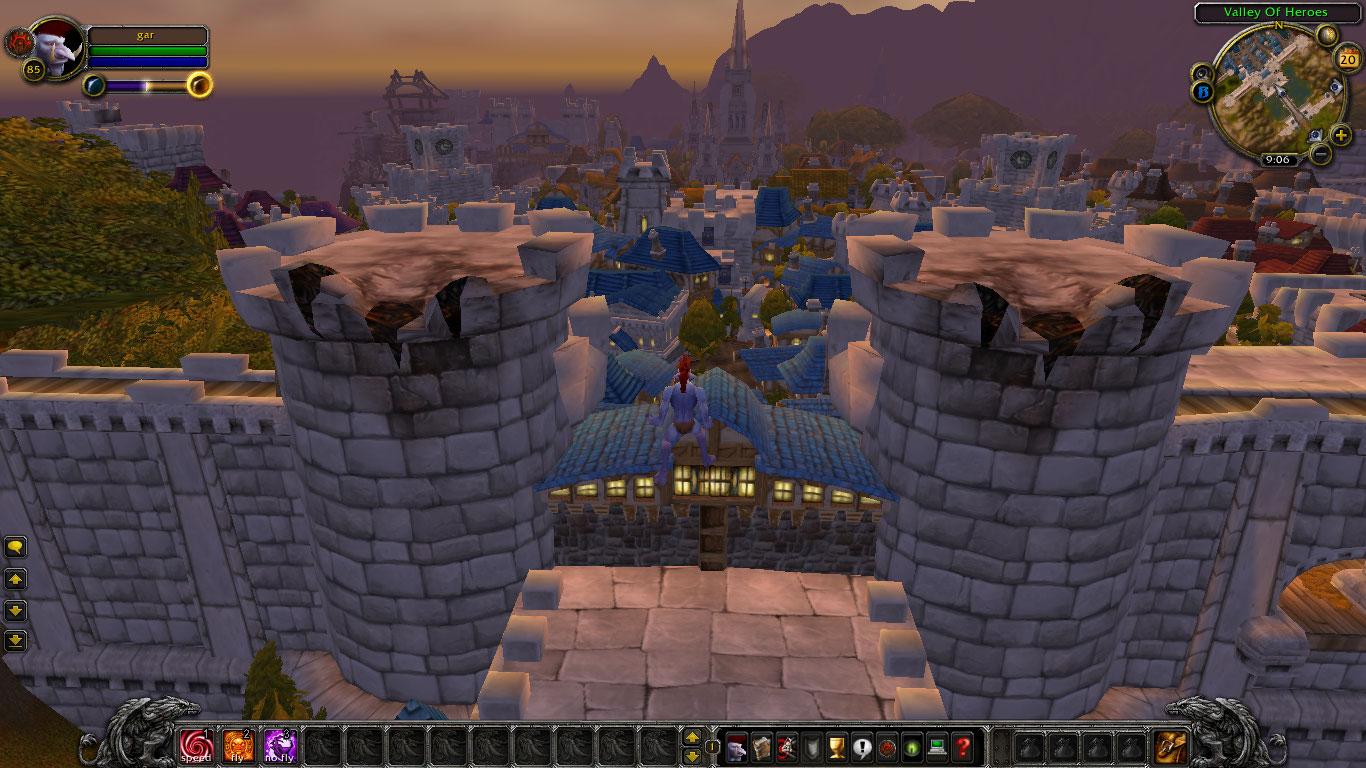Screen dimensions: 1366x768
Task: Open the quest log exclamation button
Action: (x=862, y=747)
